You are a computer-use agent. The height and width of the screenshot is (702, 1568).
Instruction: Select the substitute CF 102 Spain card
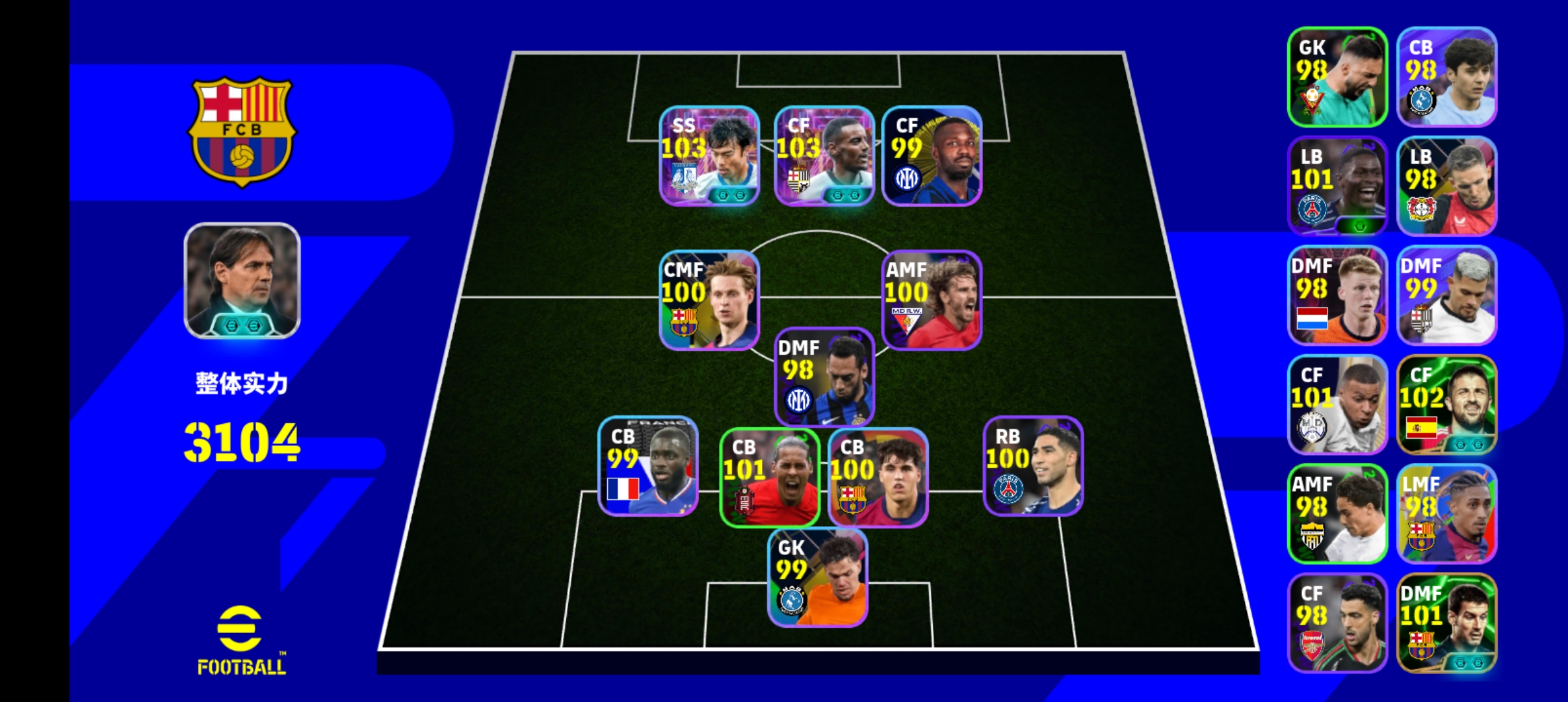tap(1446, 404)
